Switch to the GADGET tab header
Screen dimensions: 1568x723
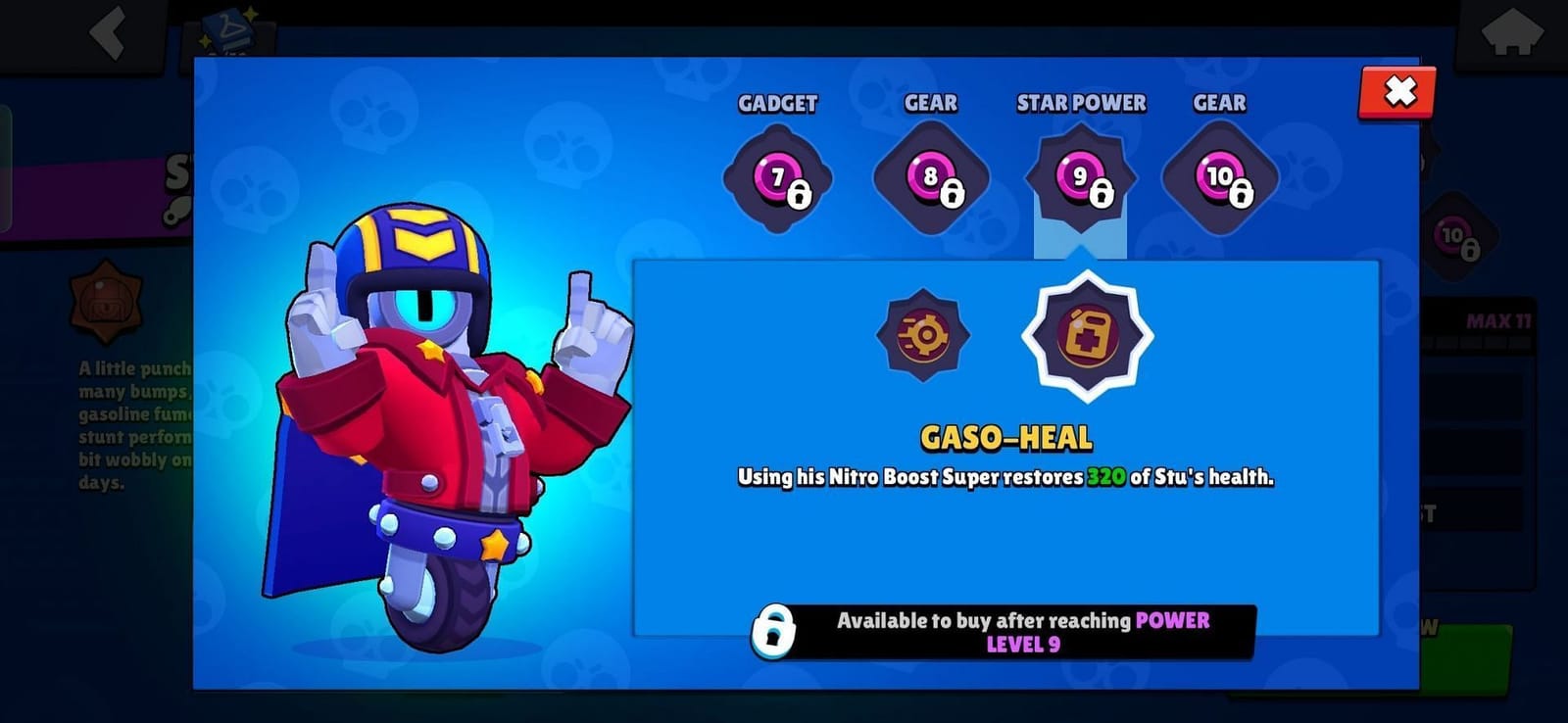tap(777, 103)
